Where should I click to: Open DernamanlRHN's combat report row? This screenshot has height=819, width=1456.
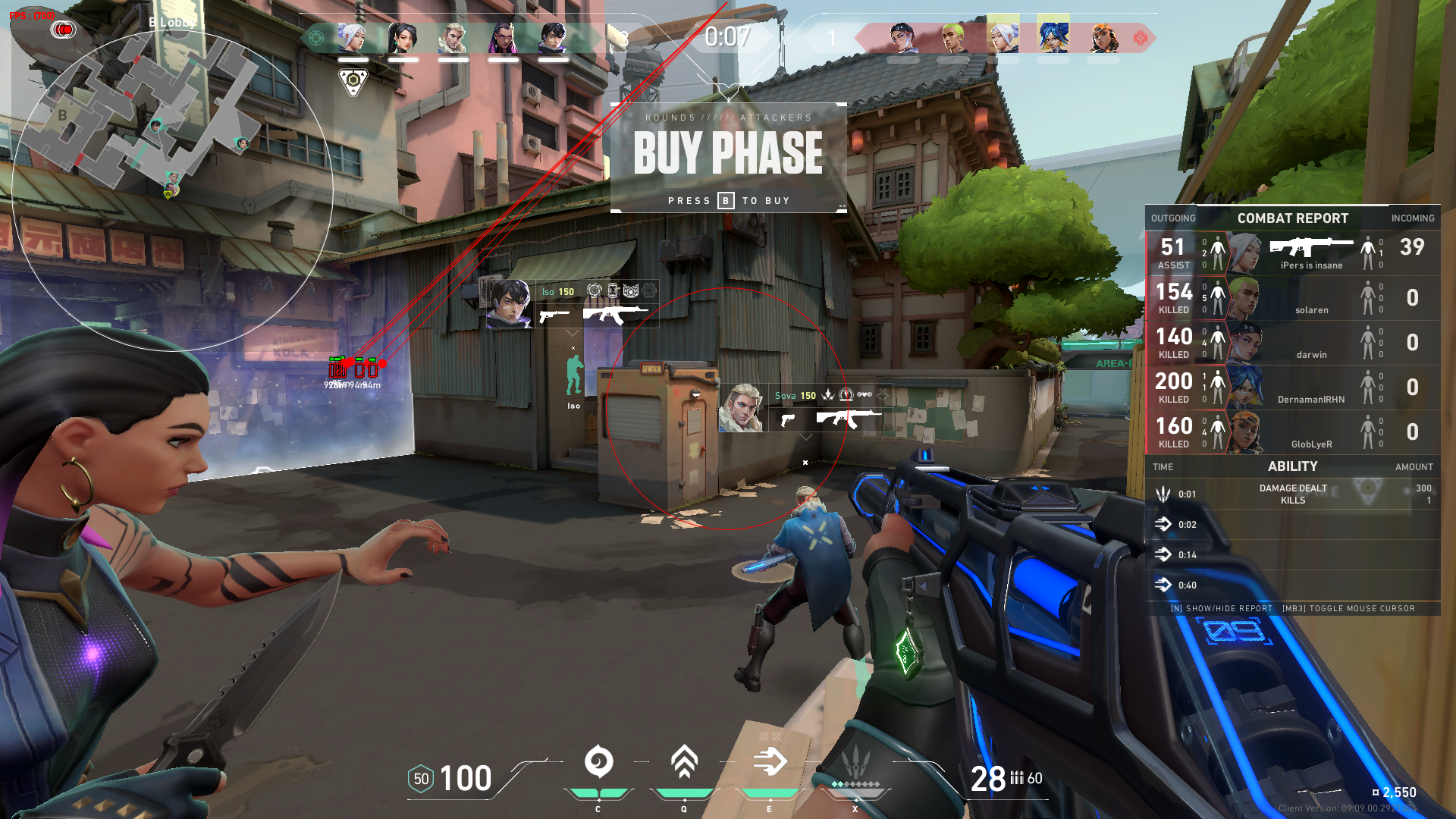pos(1292,388)
